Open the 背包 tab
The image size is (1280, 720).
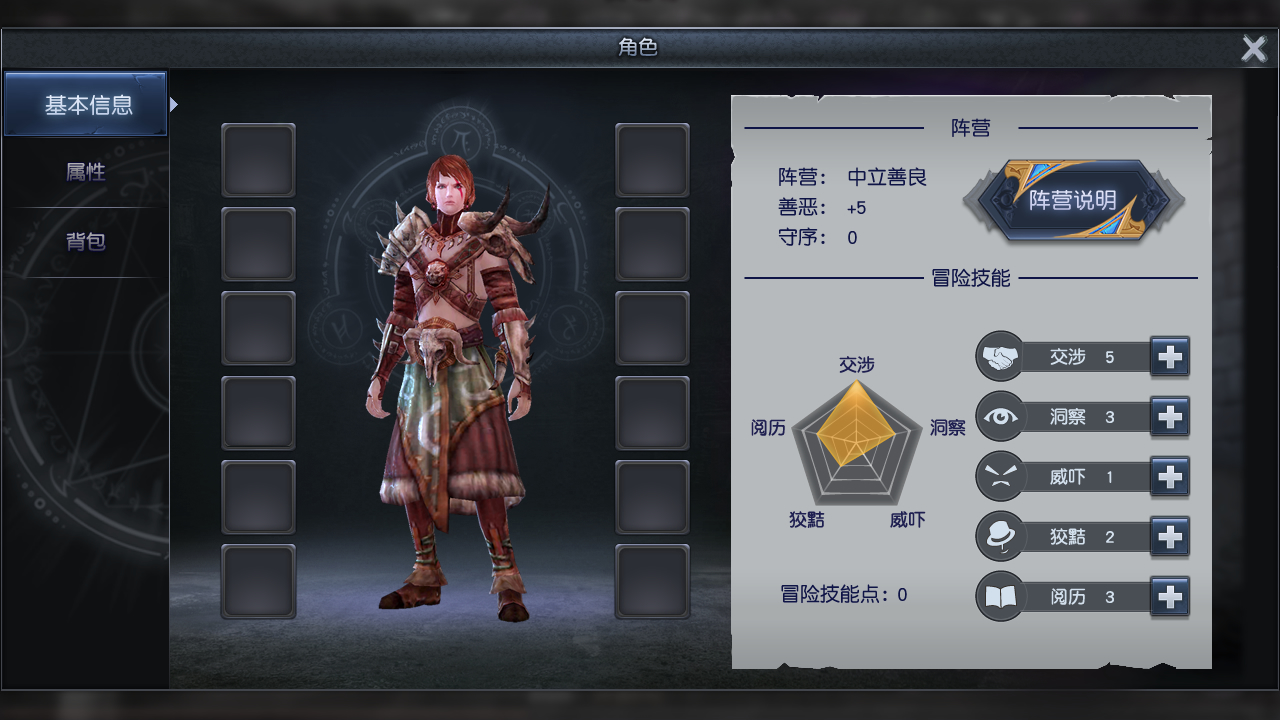click(x=83, y=241)
